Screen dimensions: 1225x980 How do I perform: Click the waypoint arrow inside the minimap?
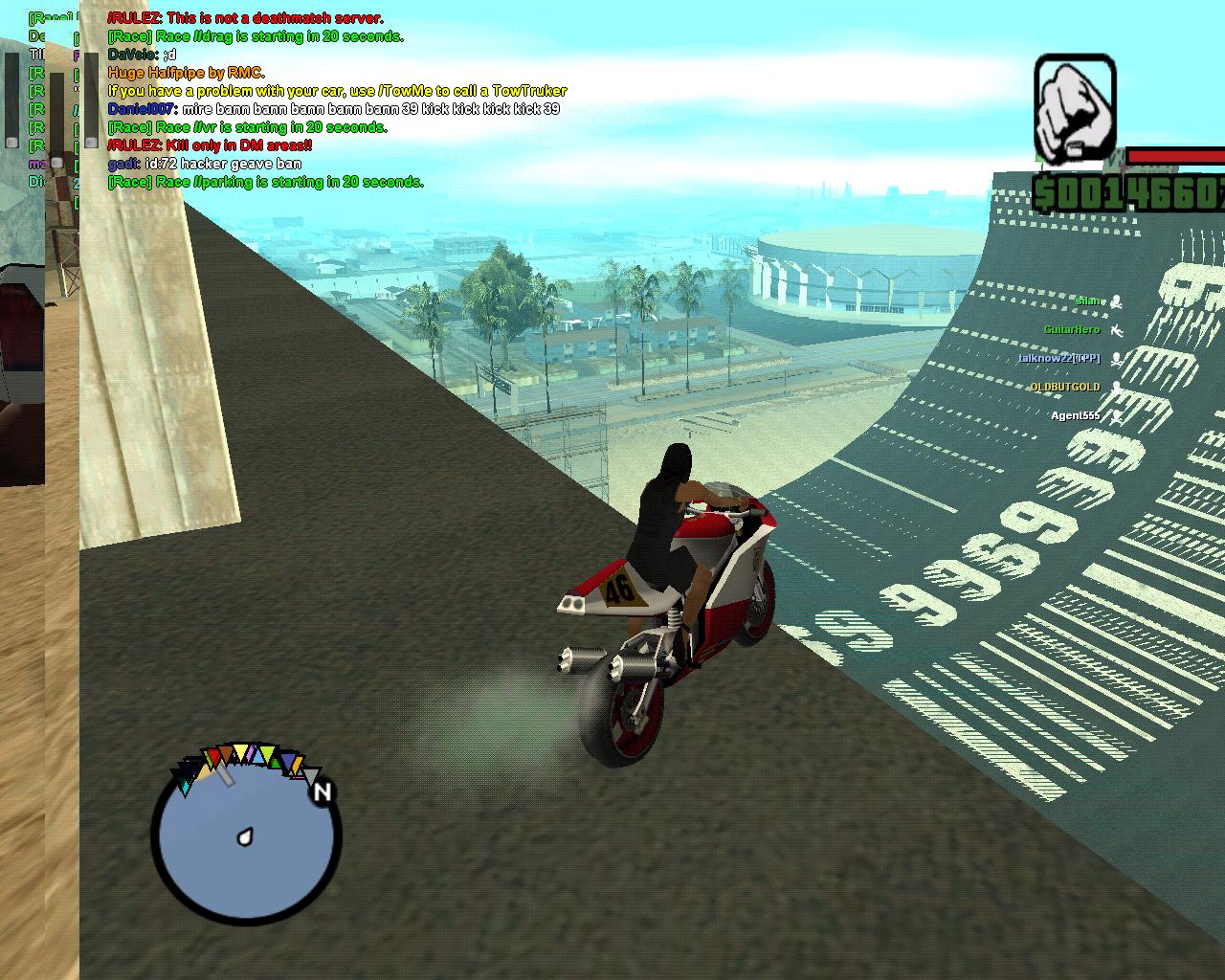[244, 835]
